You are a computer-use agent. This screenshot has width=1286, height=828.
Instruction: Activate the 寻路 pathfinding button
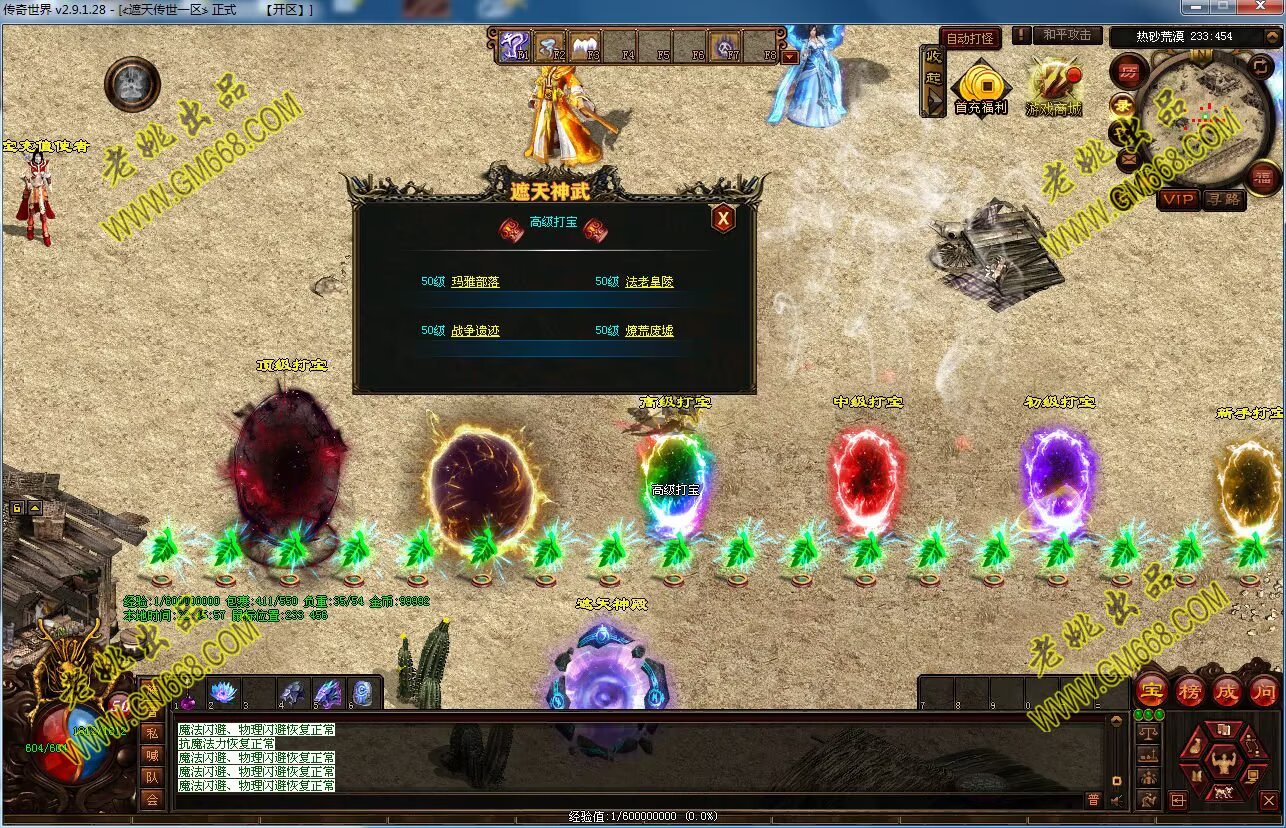1222,199
